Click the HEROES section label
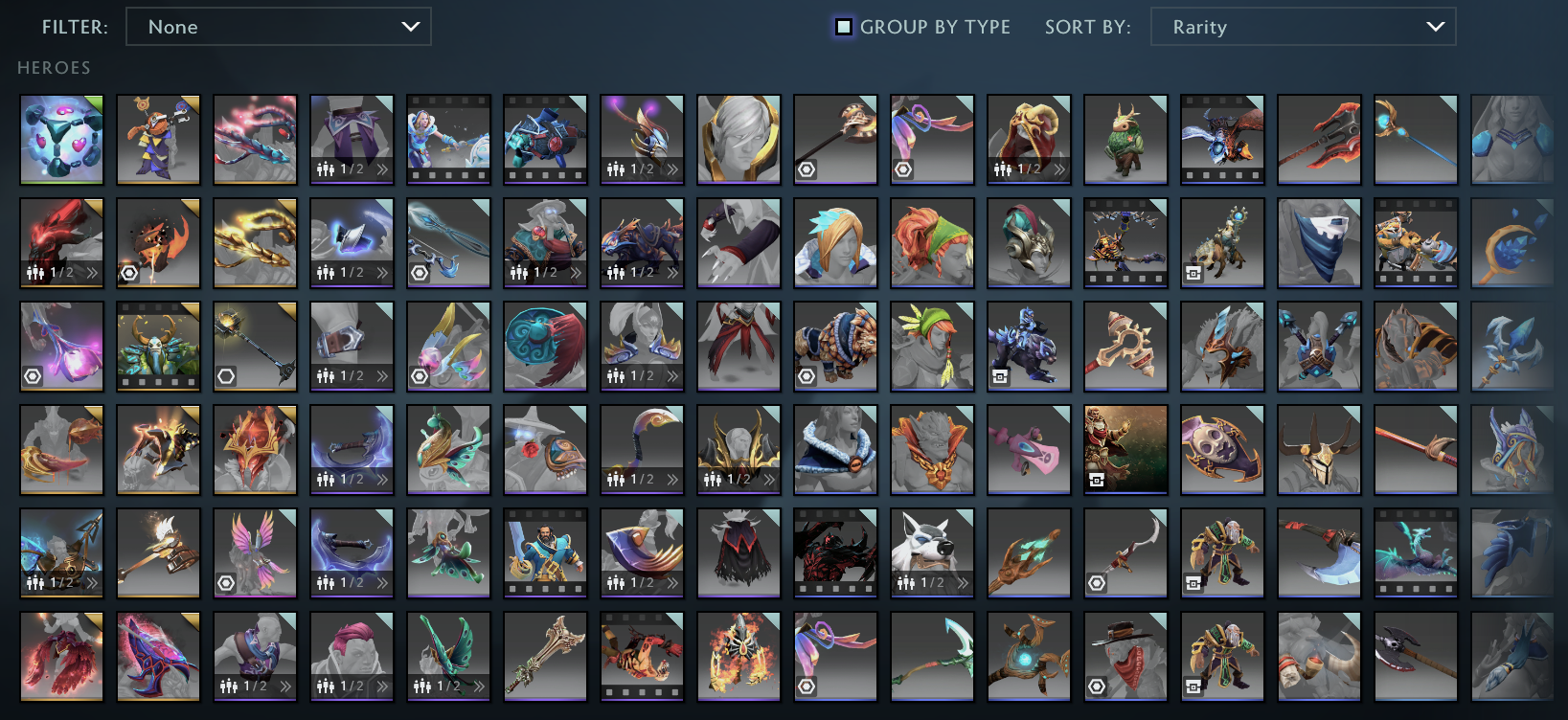The height and width of the screenshot is (720, 1568). (53, 67)
